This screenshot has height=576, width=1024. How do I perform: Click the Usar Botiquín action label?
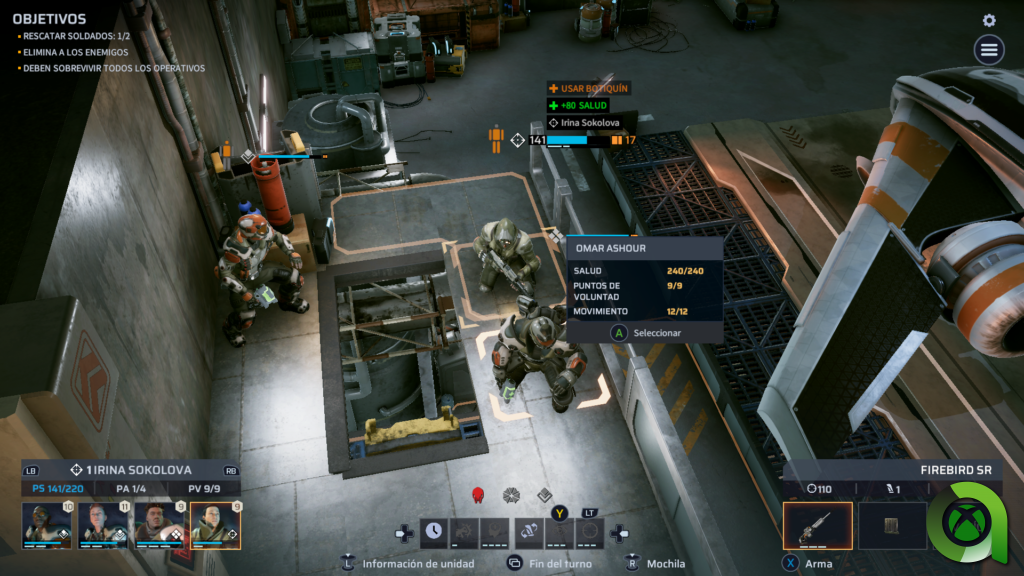coord(589,88)
